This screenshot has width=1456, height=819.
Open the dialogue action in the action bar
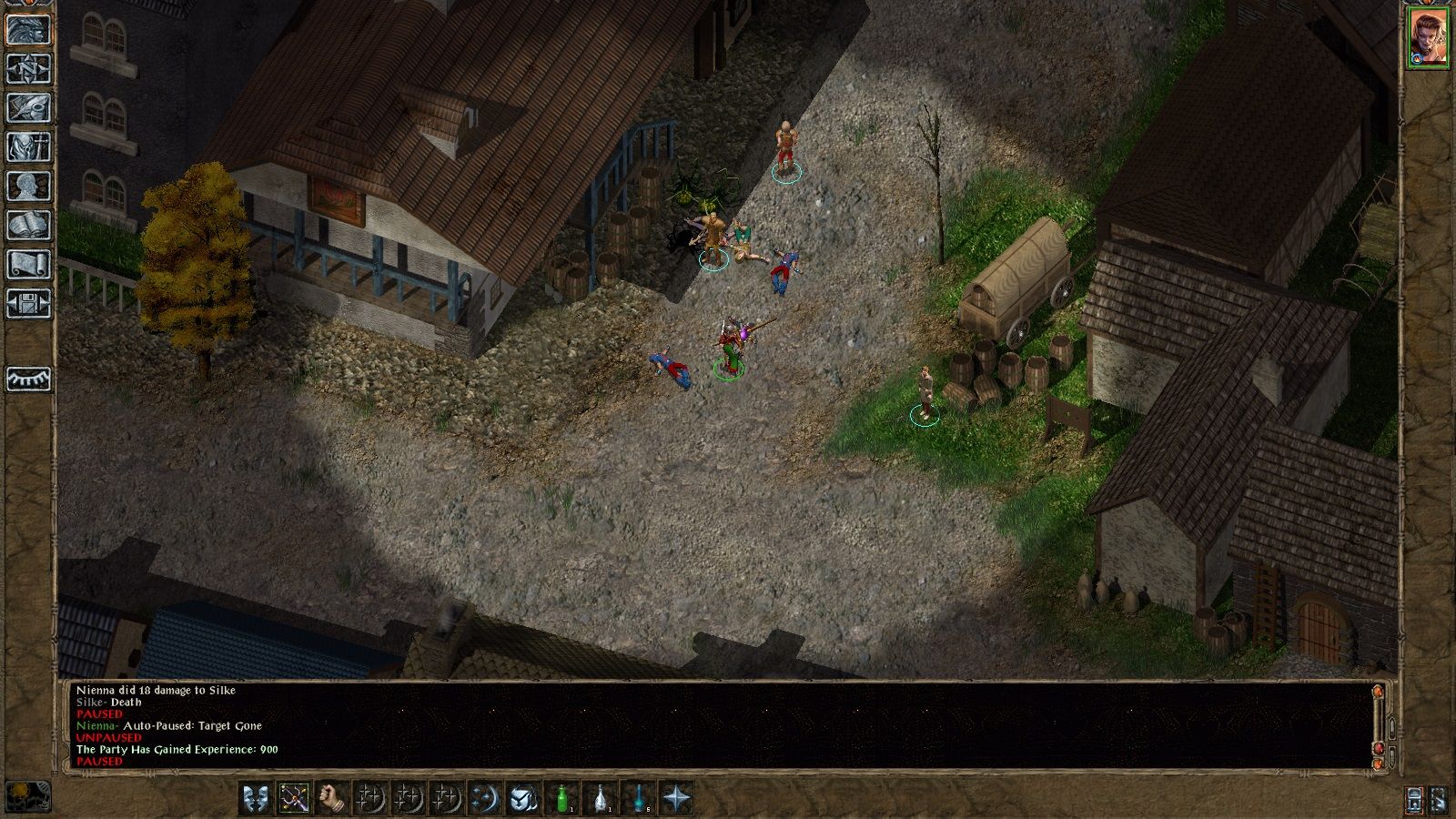coord(258,798)
